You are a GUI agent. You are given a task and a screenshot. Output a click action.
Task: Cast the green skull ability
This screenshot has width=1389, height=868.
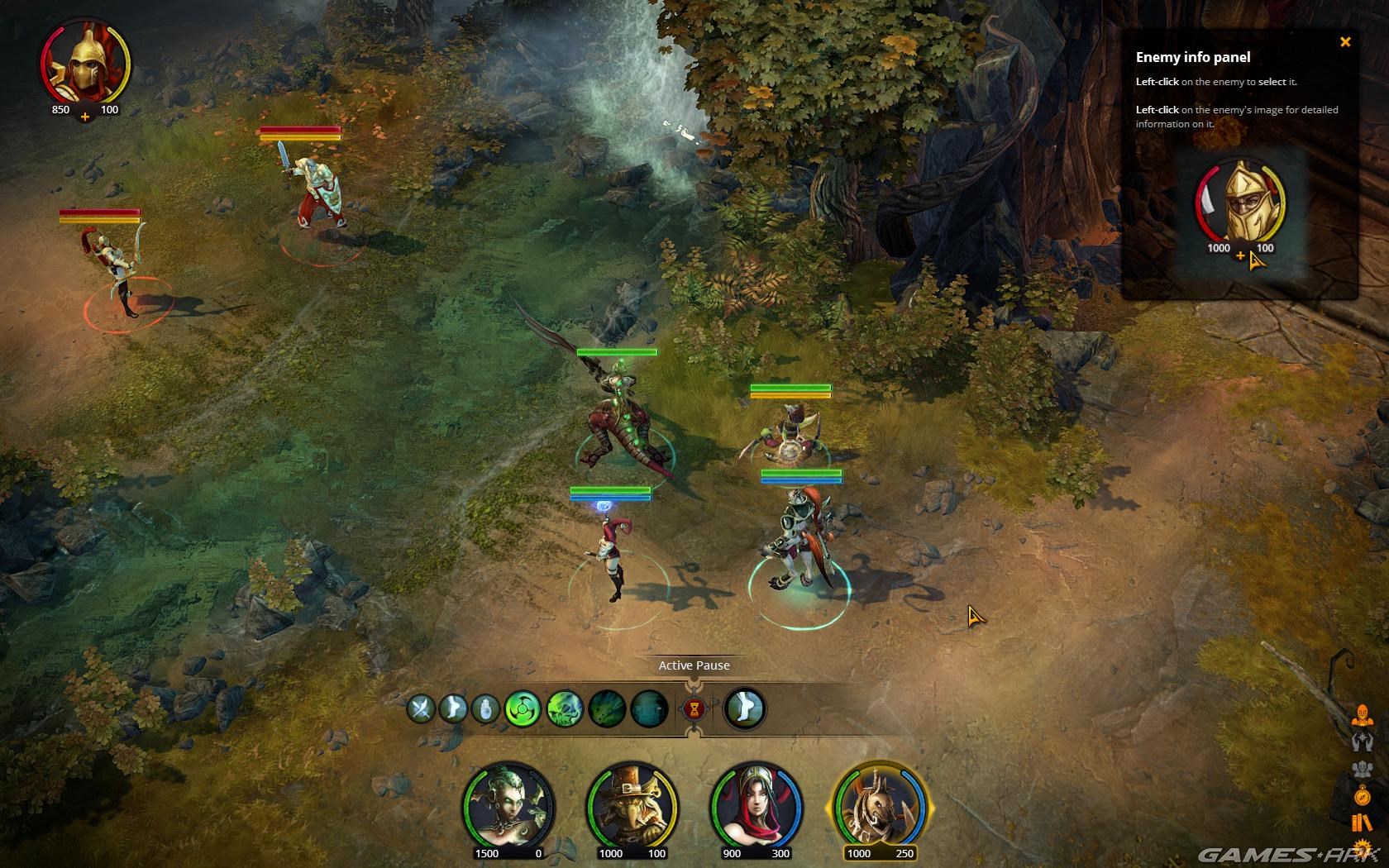point(565,709)
